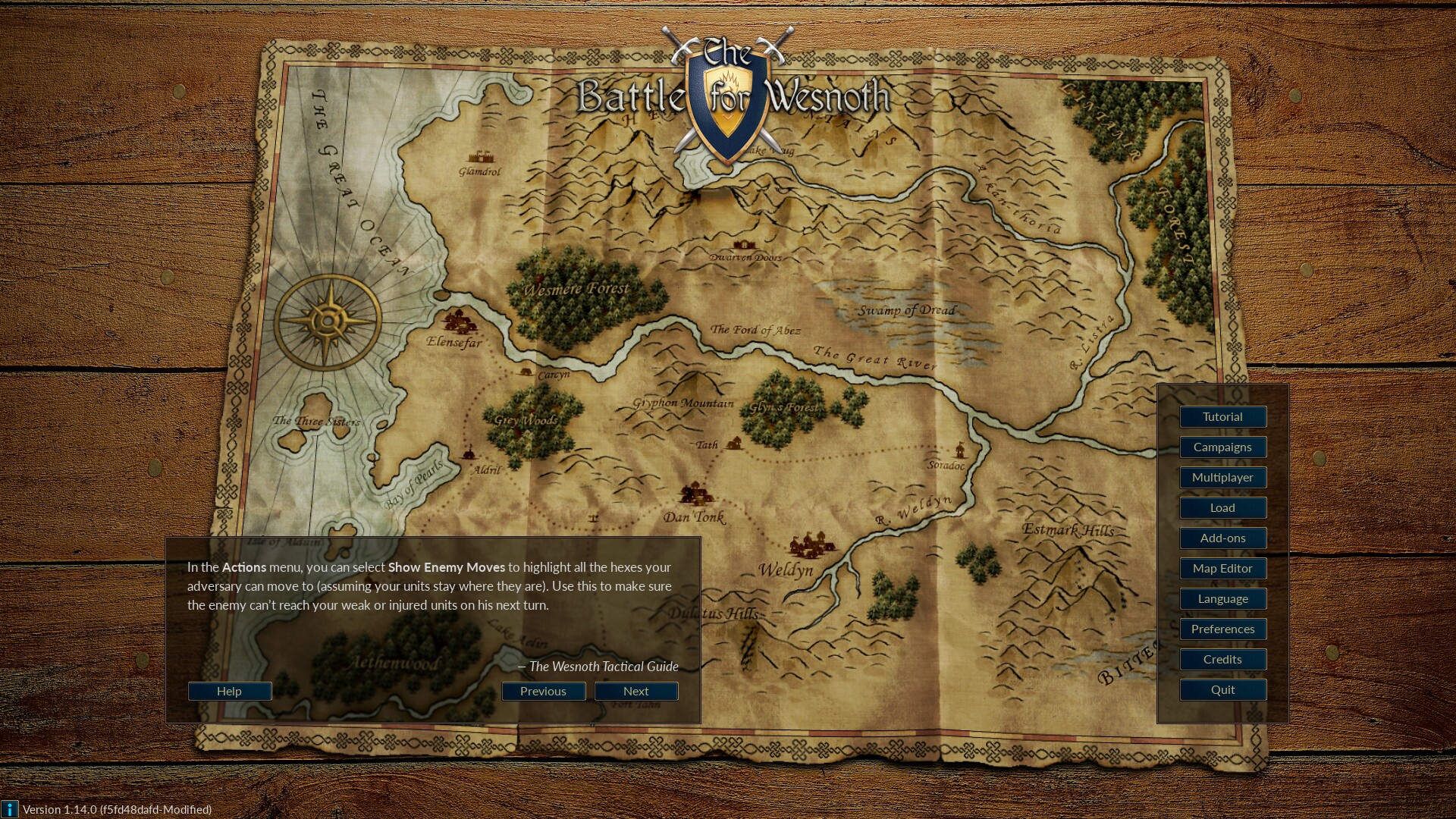Click the Show Enemy Moves highlighted text
Viewport: 1456px width, 819px height.
446,566
